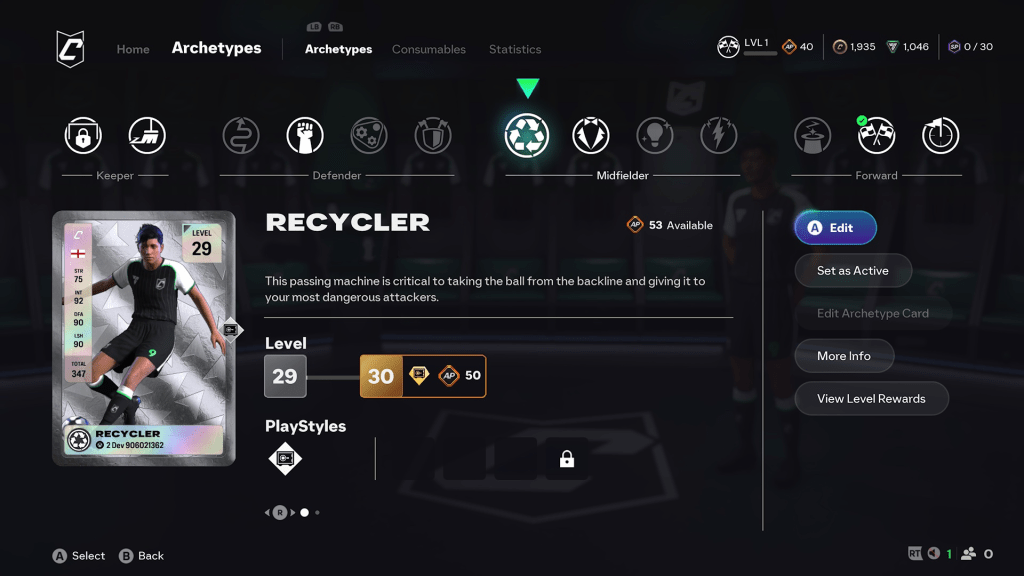Choose the shield Defender archetype
Screen dimensions: 1024x576
[433, 135]
